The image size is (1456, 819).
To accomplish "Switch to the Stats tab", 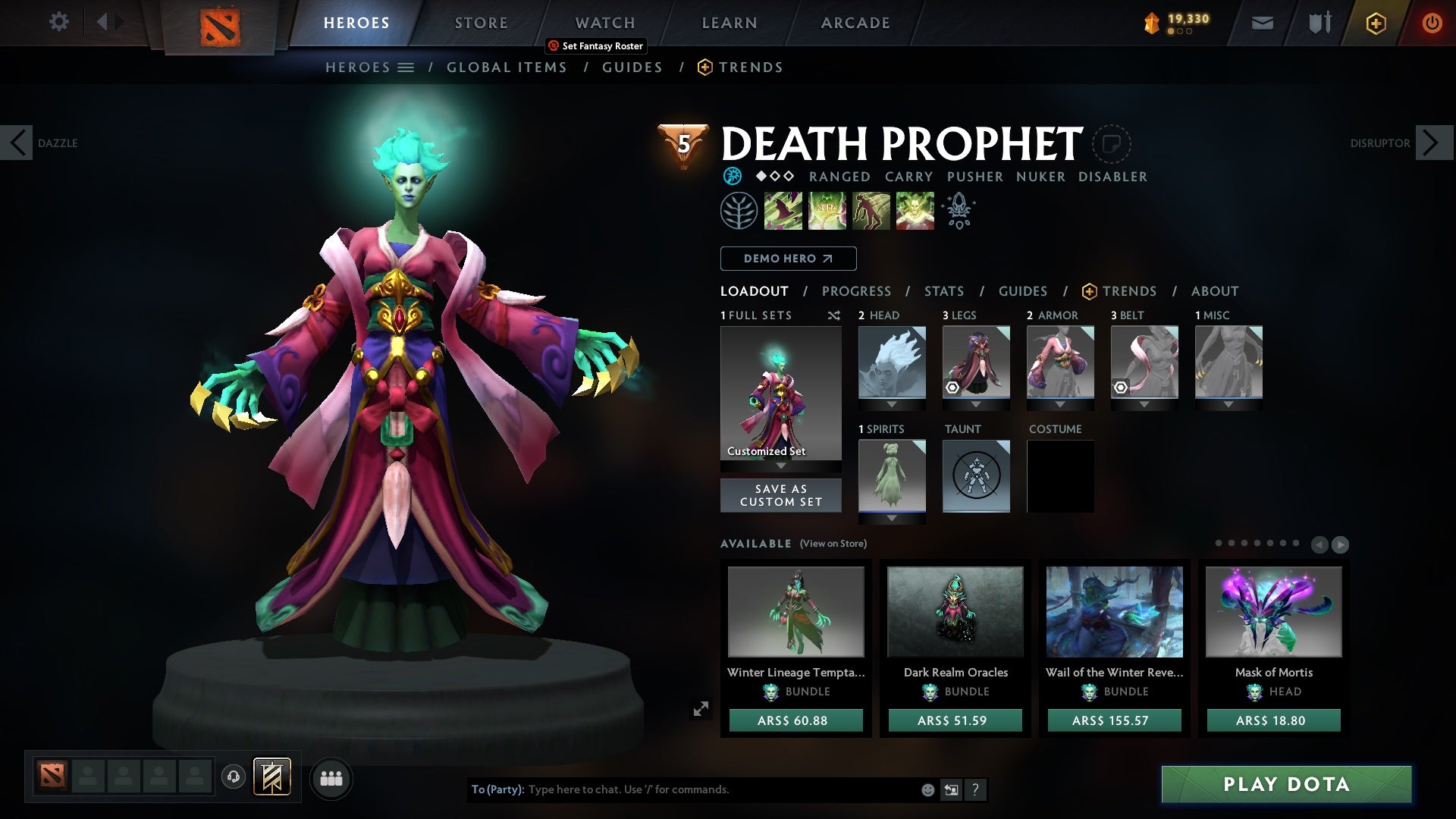I will 943,291.
